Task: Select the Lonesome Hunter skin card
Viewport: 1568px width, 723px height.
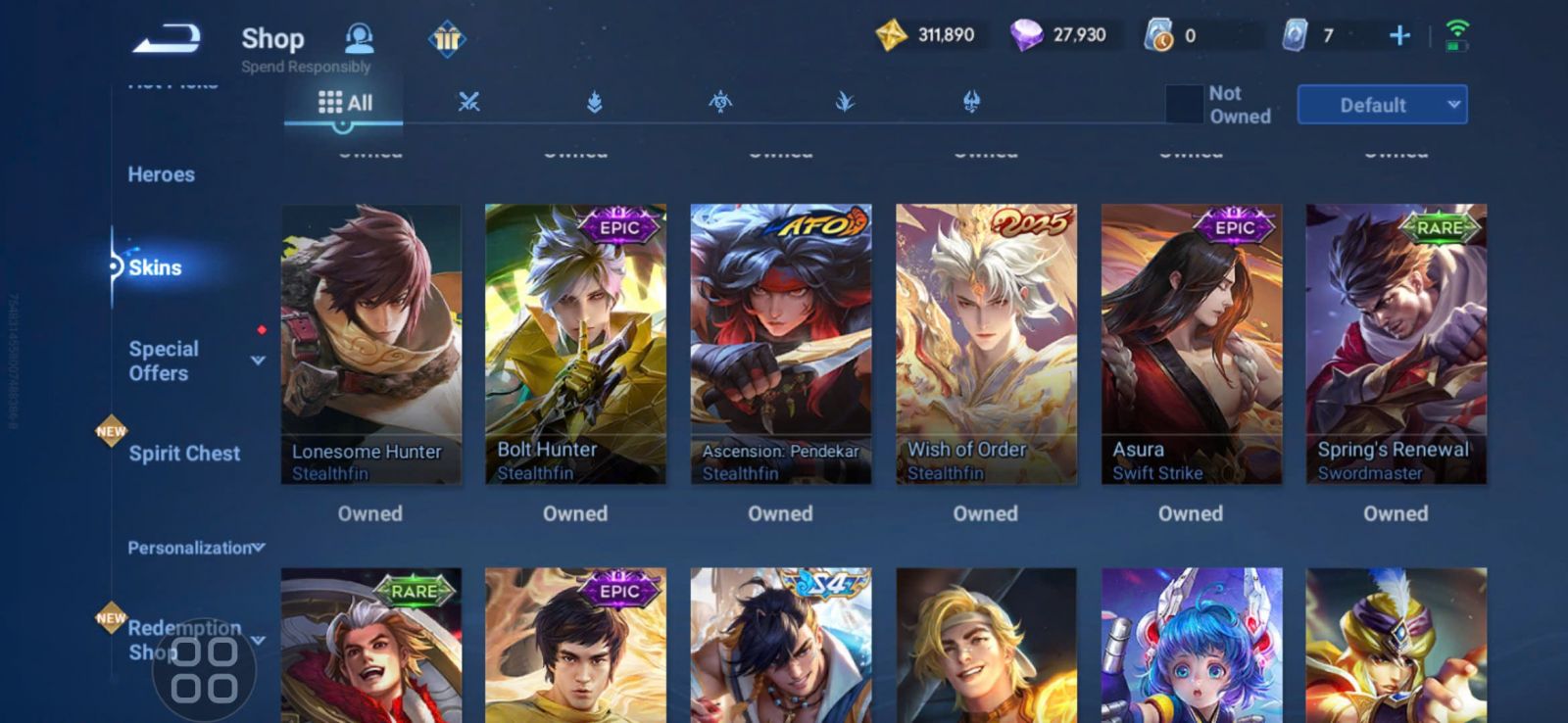Action: click(x=370, y=343)
